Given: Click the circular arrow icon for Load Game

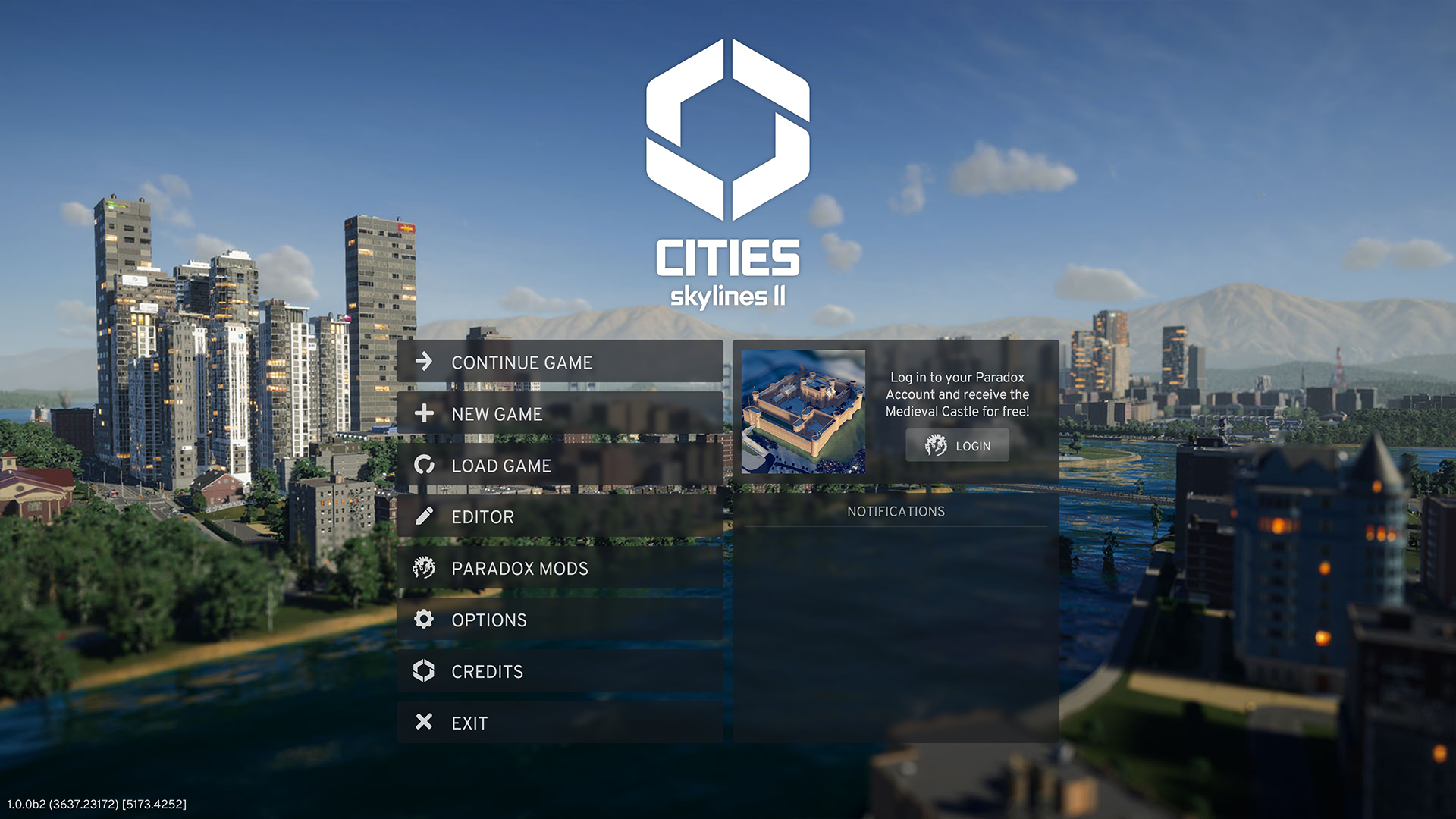Looking at the screenshot, I should (x=425, y=466).
